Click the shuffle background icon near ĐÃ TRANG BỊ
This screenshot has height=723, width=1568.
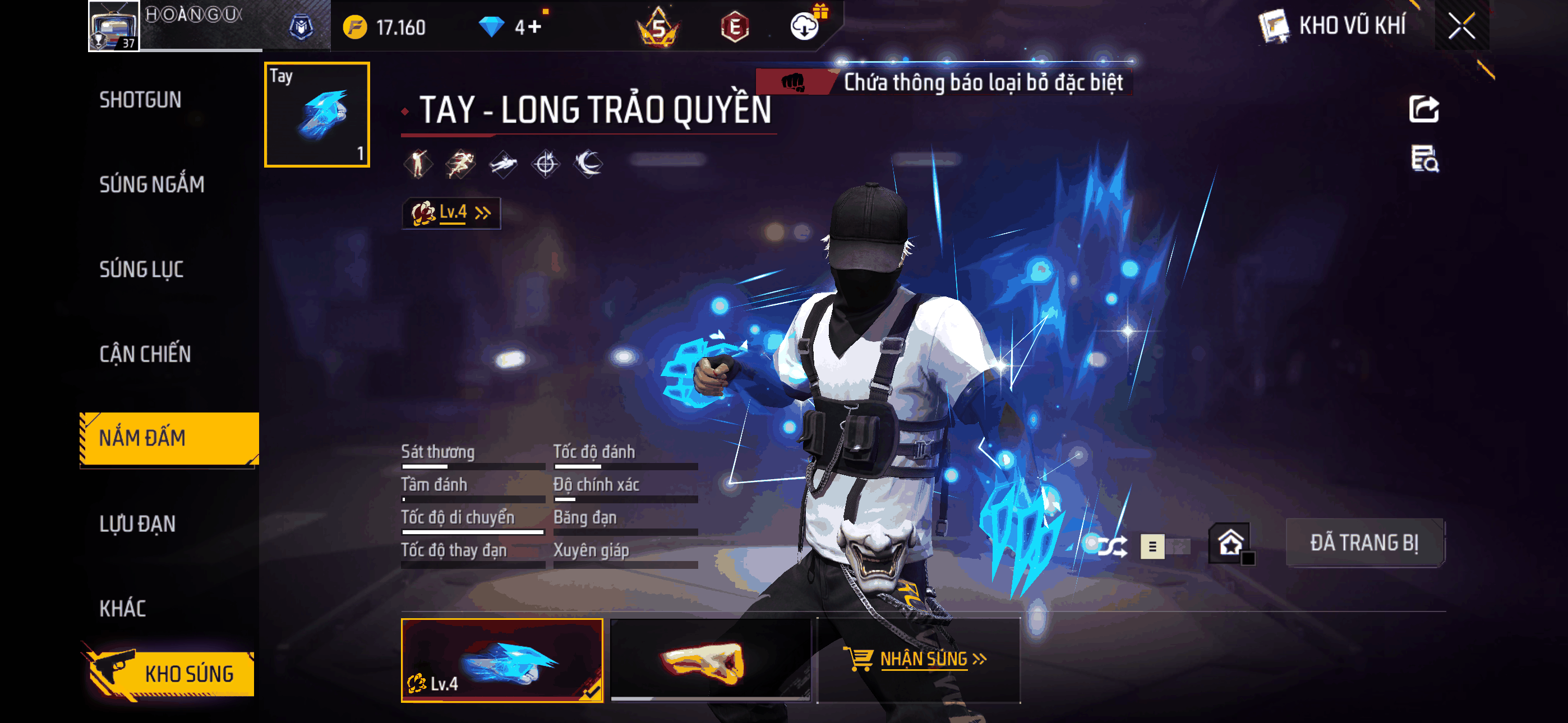(1113, 548)
